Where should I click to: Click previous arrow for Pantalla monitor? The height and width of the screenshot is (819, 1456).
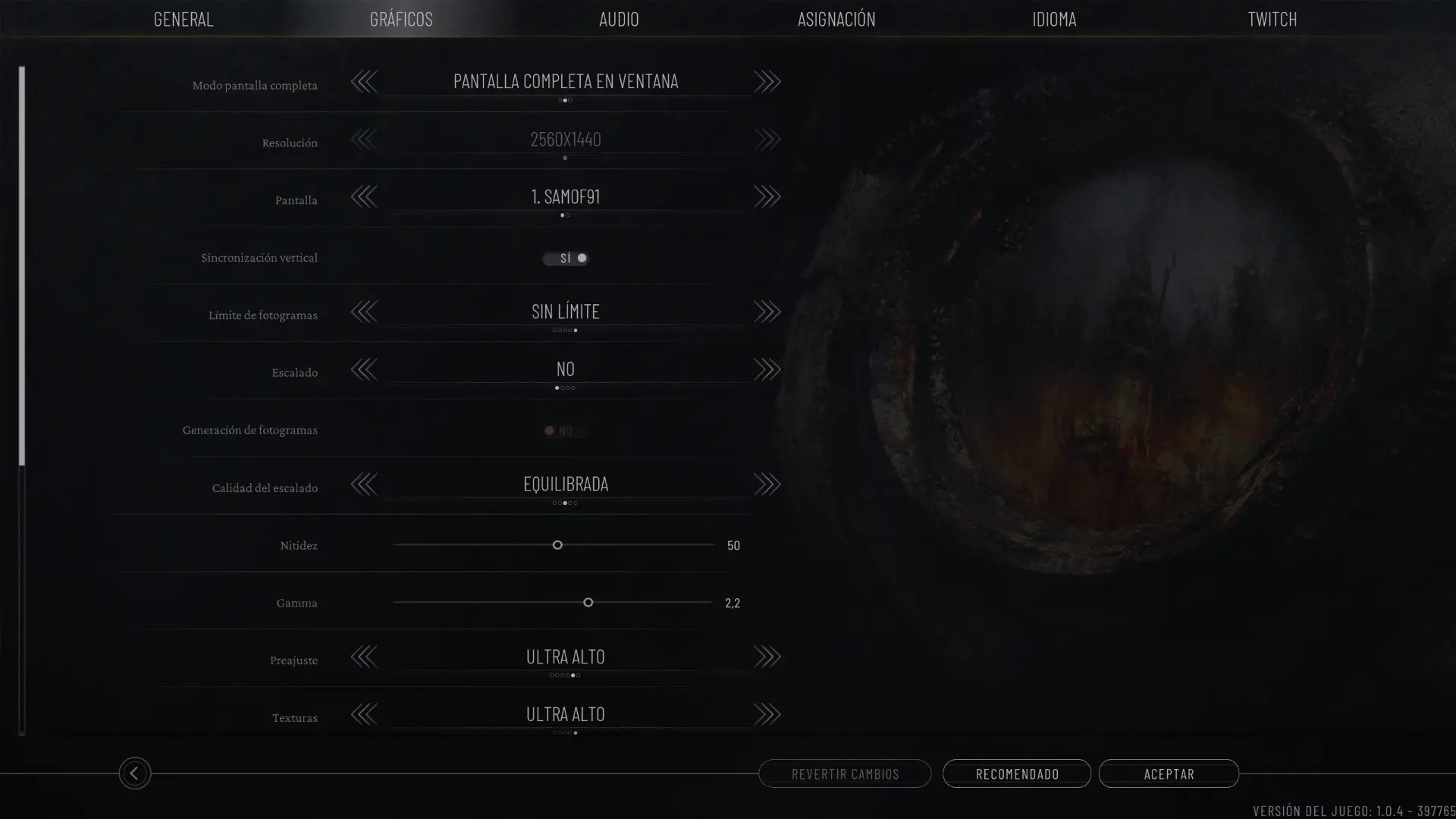(364, 197)
